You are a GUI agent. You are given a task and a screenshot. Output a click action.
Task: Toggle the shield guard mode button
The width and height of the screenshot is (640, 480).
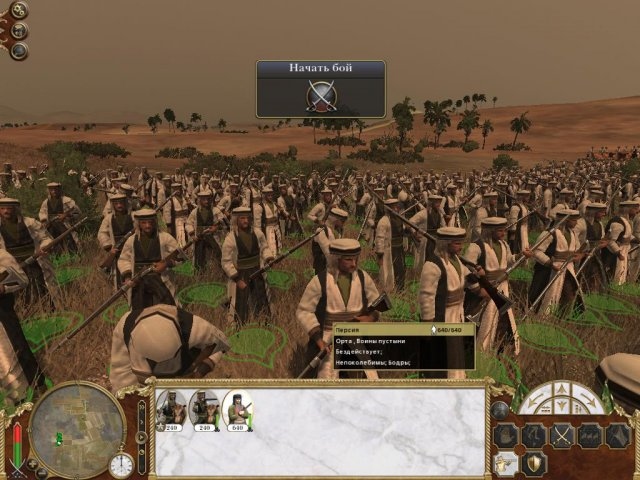pos(536,463)
